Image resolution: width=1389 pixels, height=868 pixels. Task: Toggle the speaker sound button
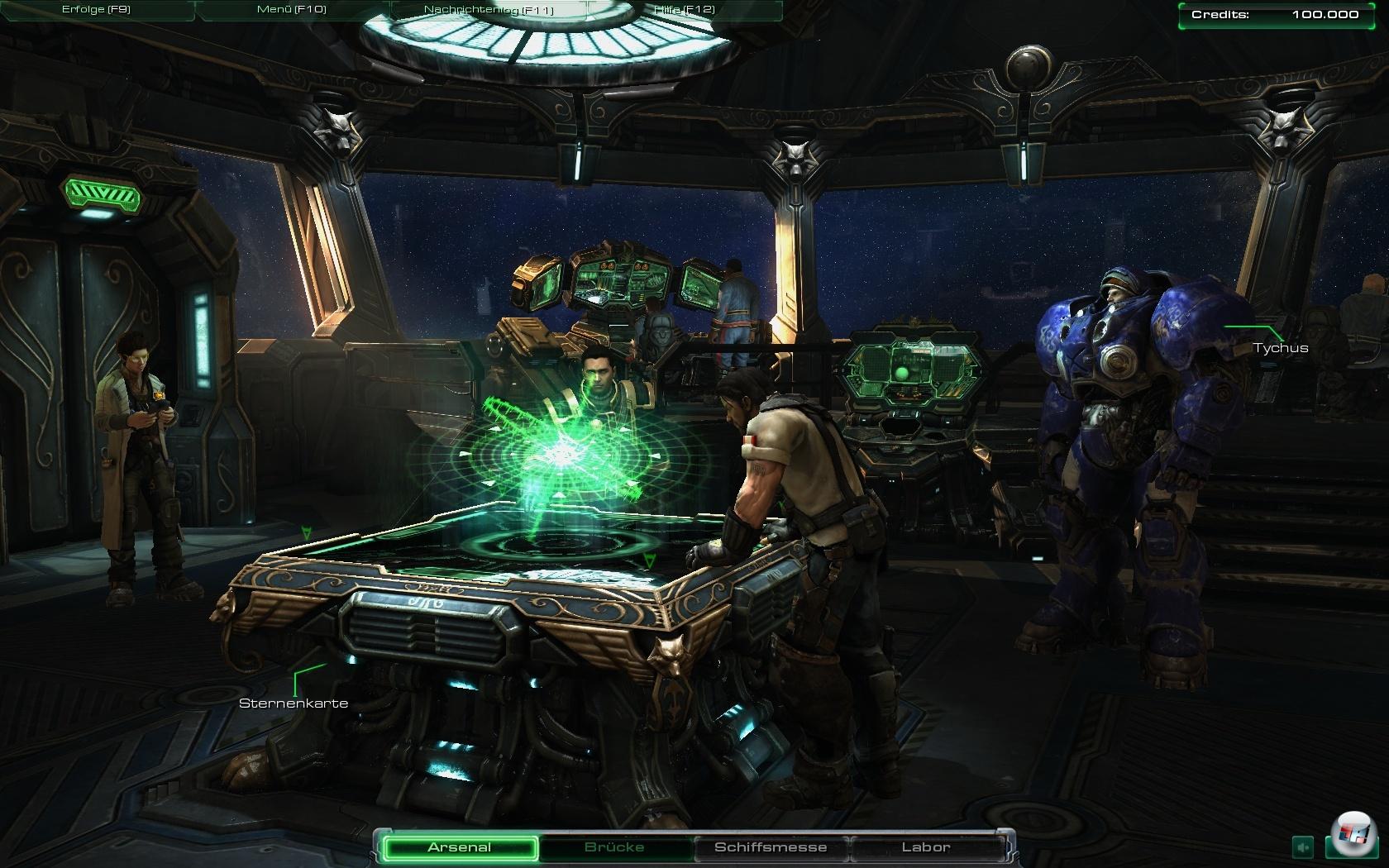[1304, 847]
